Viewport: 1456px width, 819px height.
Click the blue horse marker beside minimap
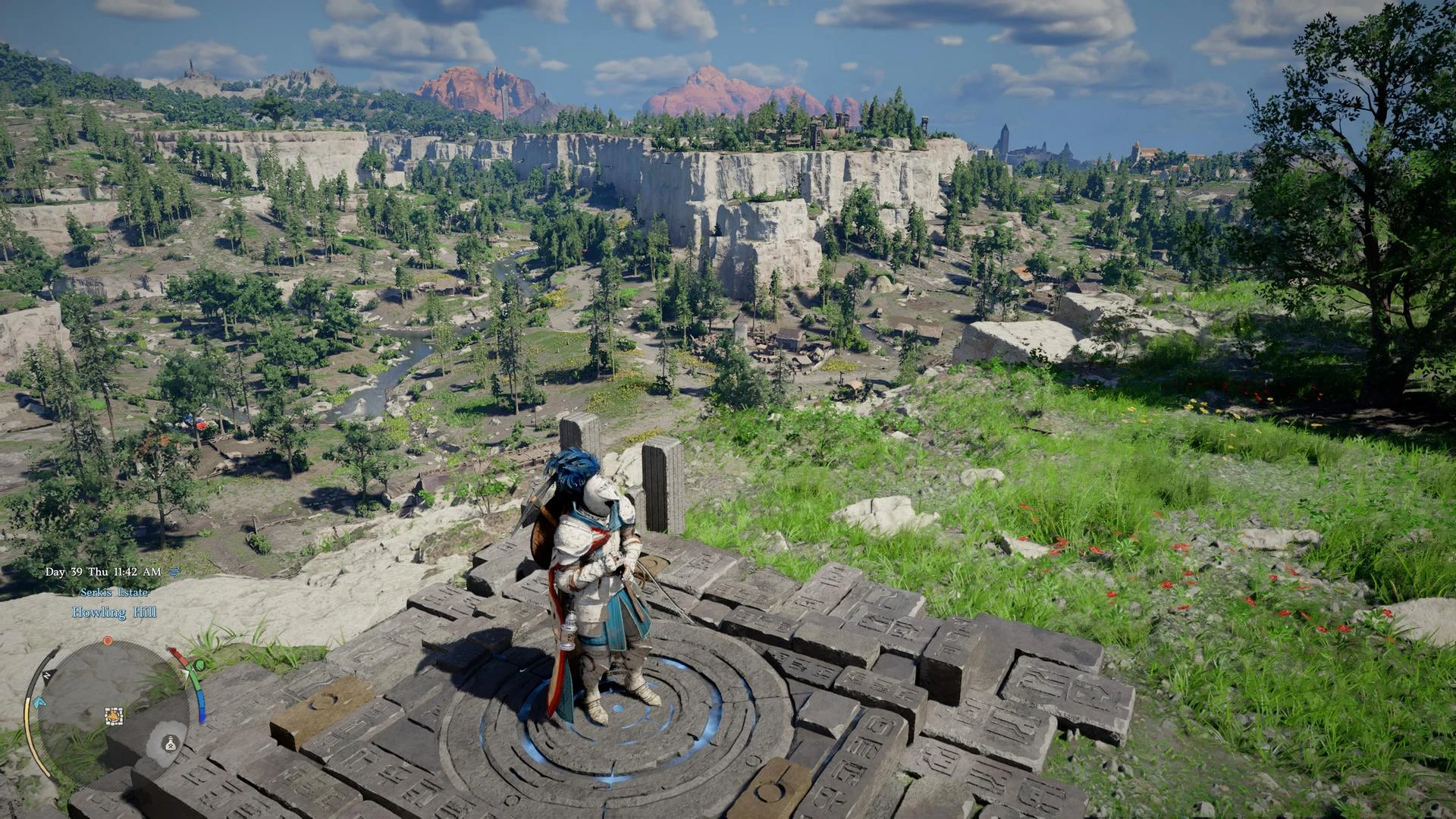point(39,701)
